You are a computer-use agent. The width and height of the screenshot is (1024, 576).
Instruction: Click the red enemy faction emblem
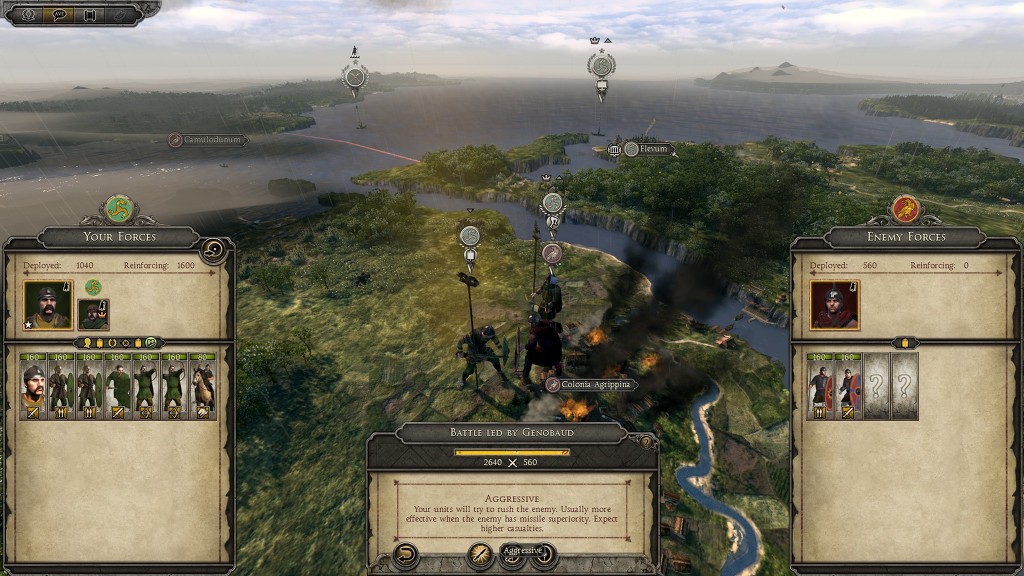tap(905, 208)
